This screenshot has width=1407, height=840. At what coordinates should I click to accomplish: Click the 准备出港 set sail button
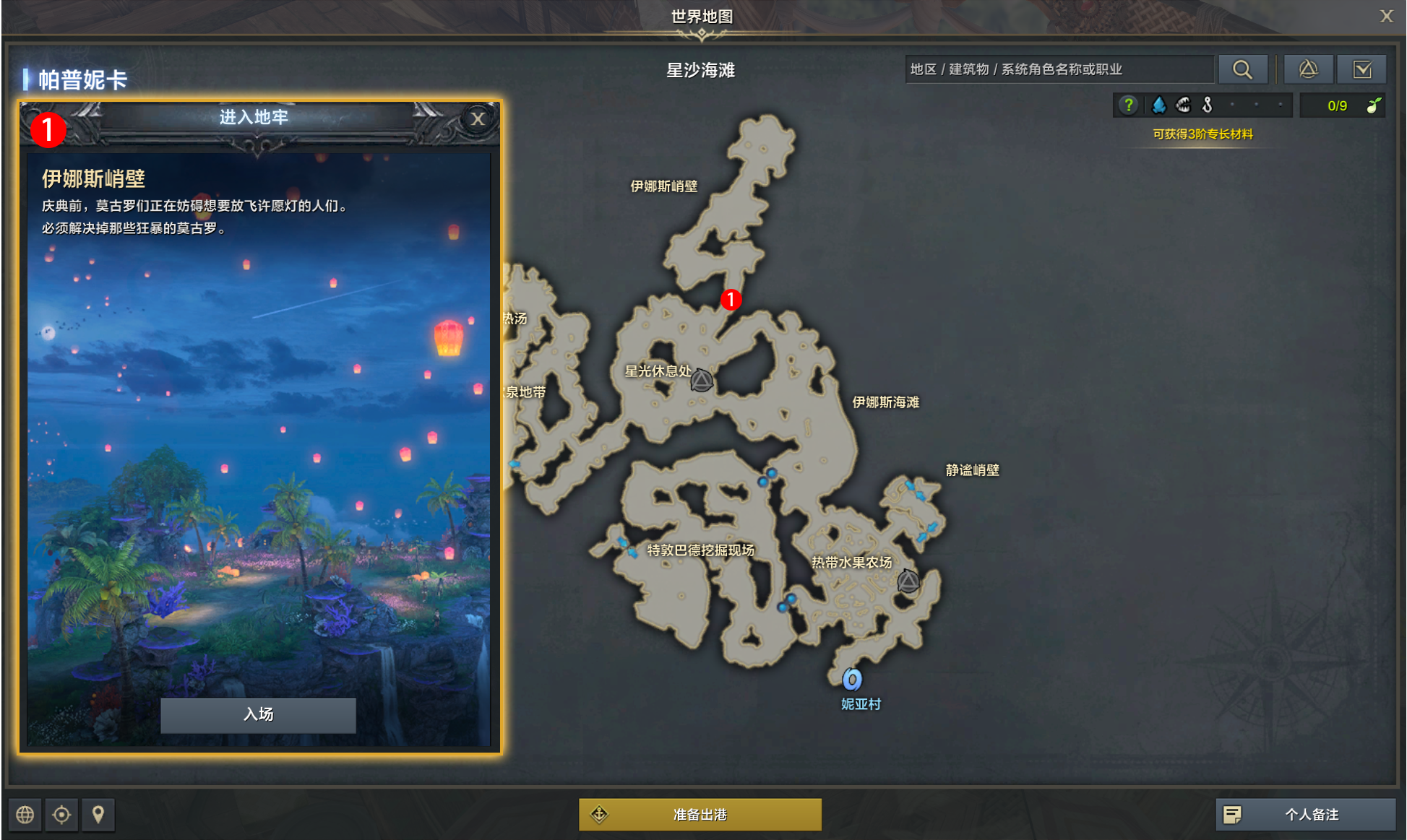[x=700, y=815]
